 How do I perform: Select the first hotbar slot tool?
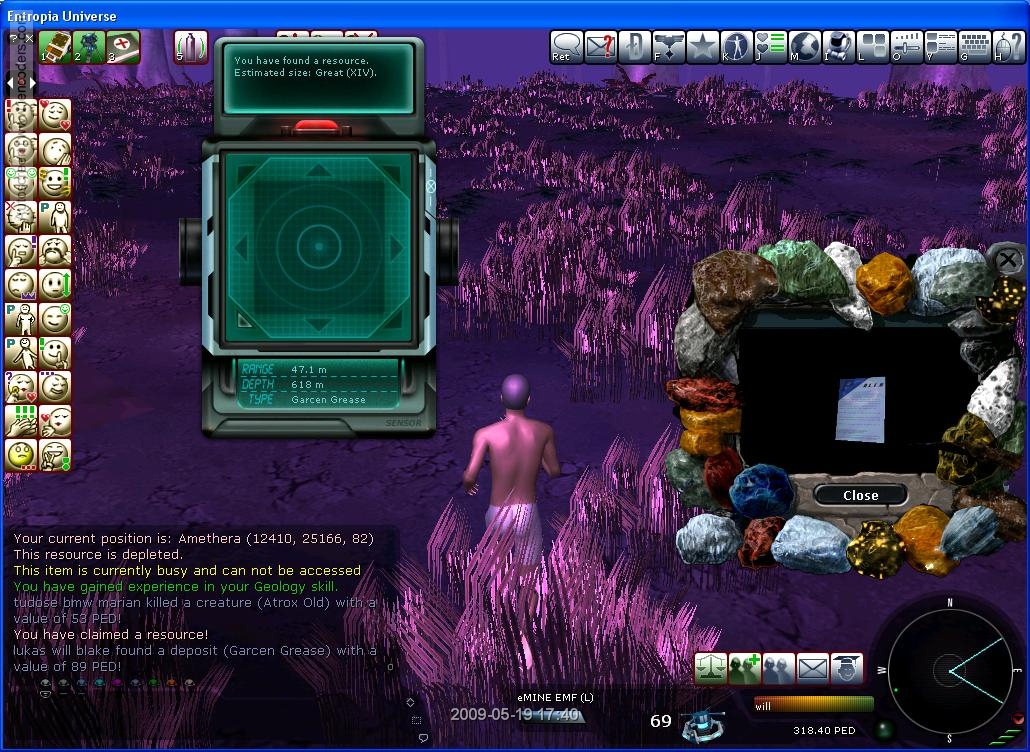coord(55,47)
